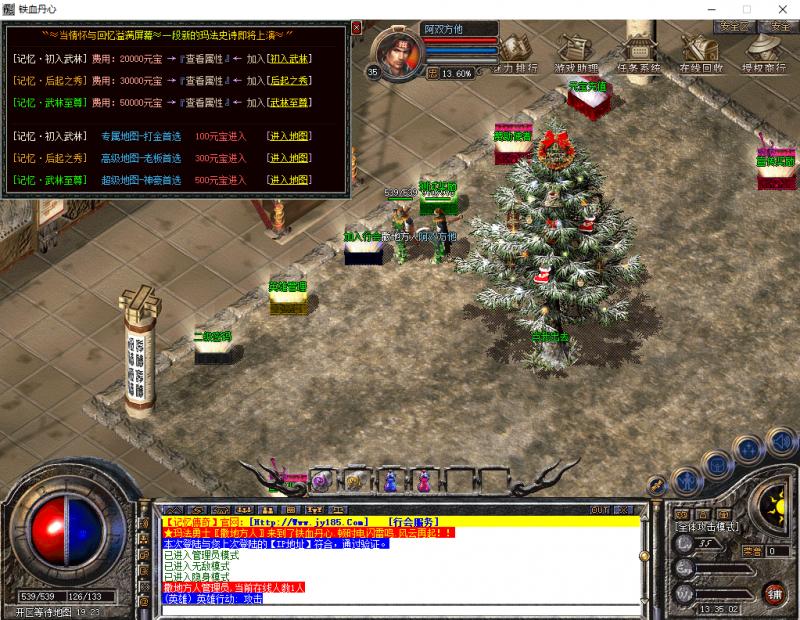View attributes for the 50000元宝 tier
Viewport: 800px width, 620px height.
[205, 101]
